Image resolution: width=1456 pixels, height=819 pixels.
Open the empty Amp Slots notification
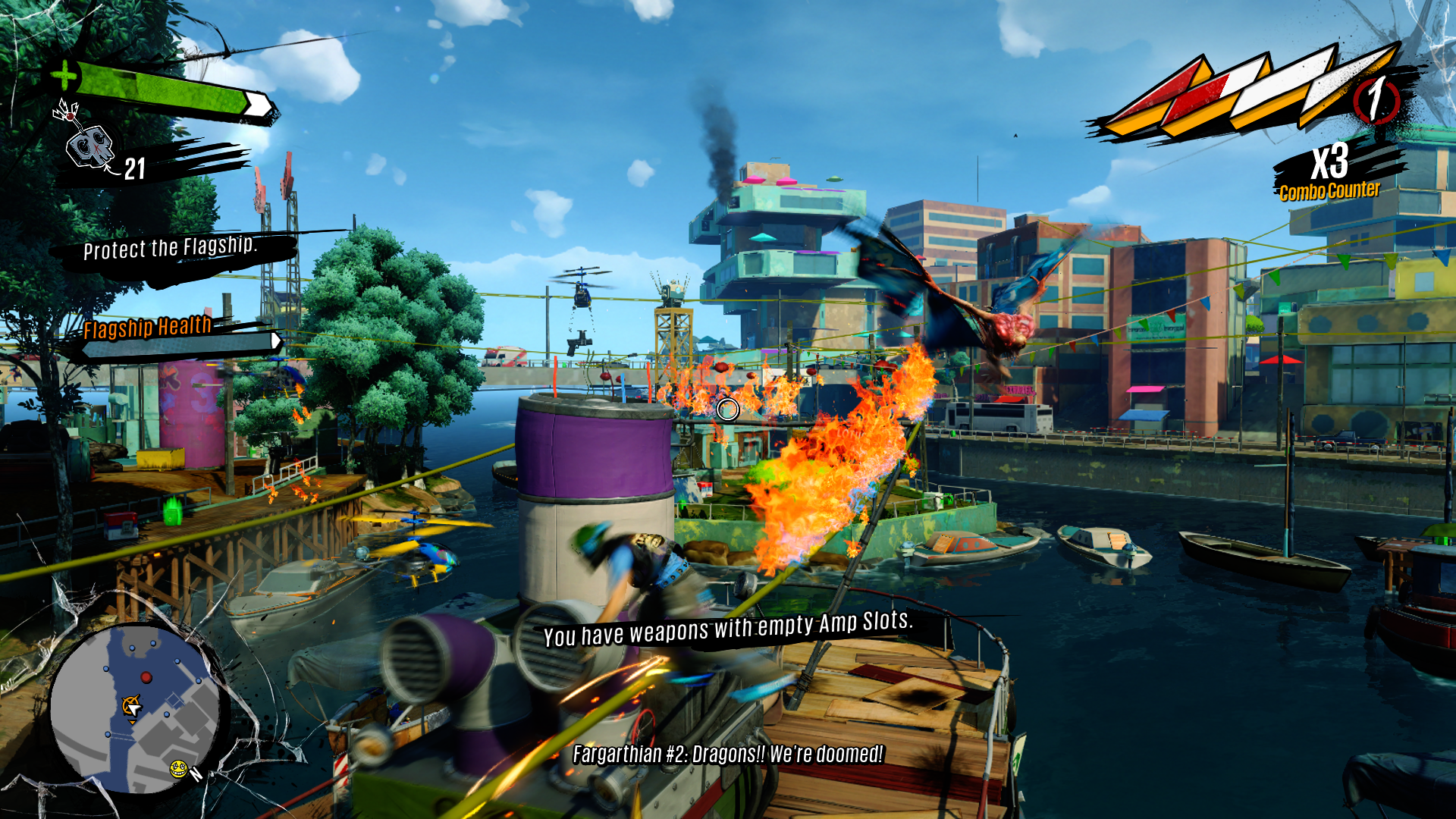(728, 629)
